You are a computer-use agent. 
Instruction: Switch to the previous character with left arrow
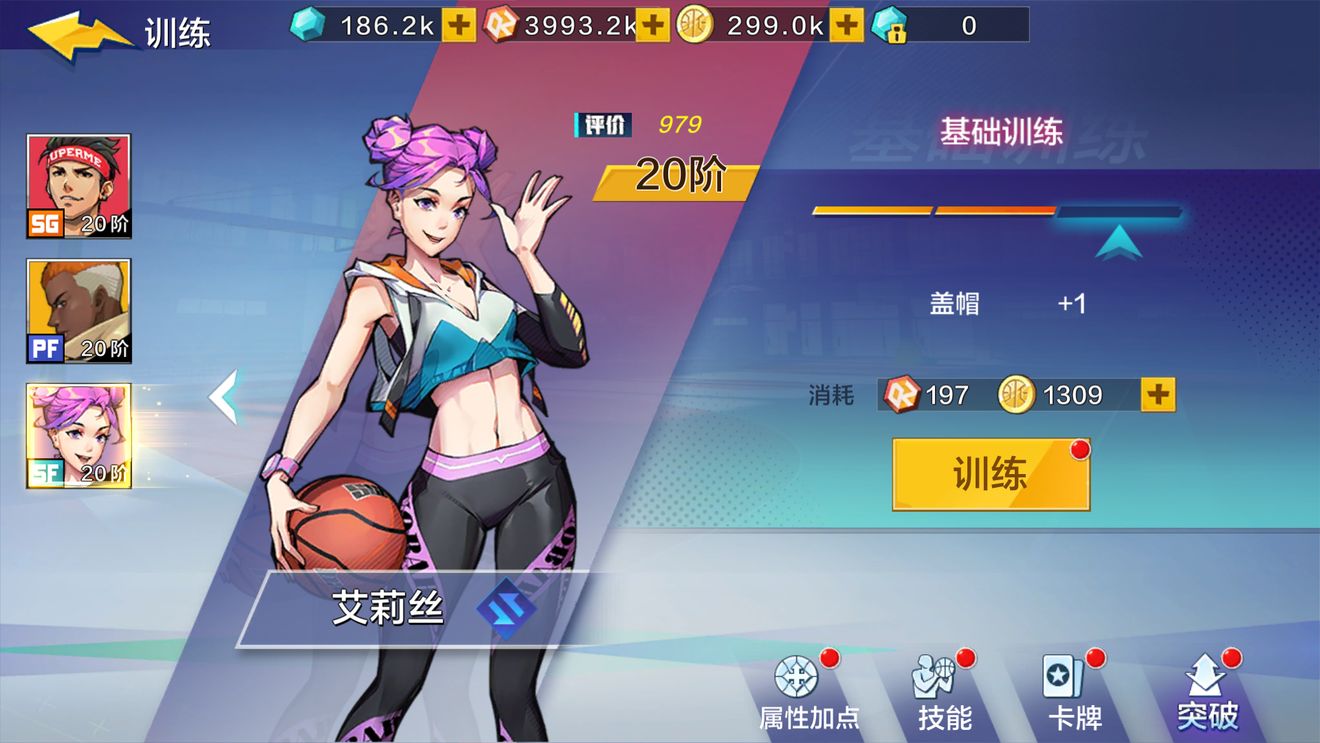(224, 397)
